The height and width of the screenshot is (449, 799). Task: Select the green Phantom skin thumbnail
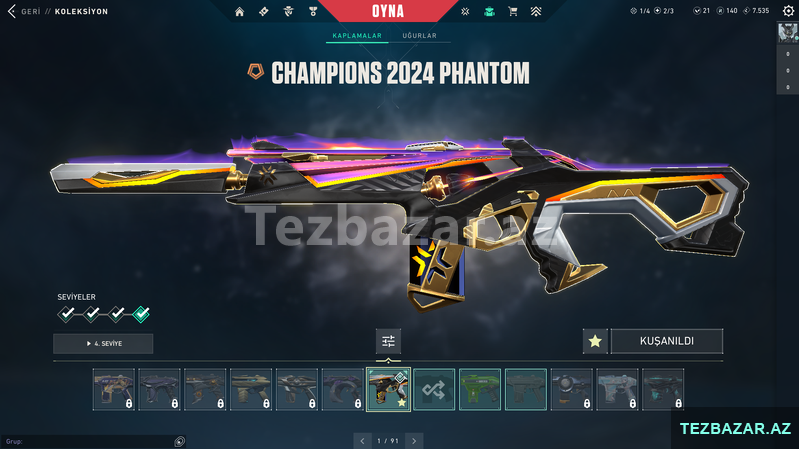coord(480,389)
